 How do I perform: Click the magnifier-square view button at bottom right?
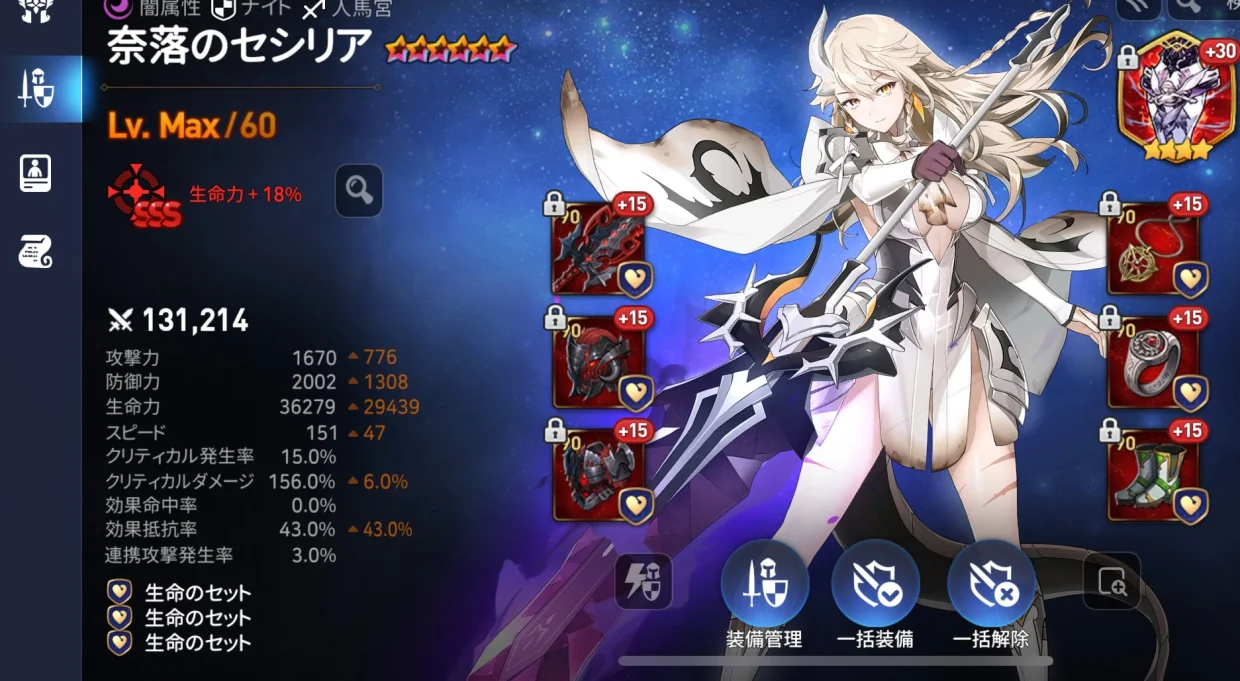pos(1111,581)
